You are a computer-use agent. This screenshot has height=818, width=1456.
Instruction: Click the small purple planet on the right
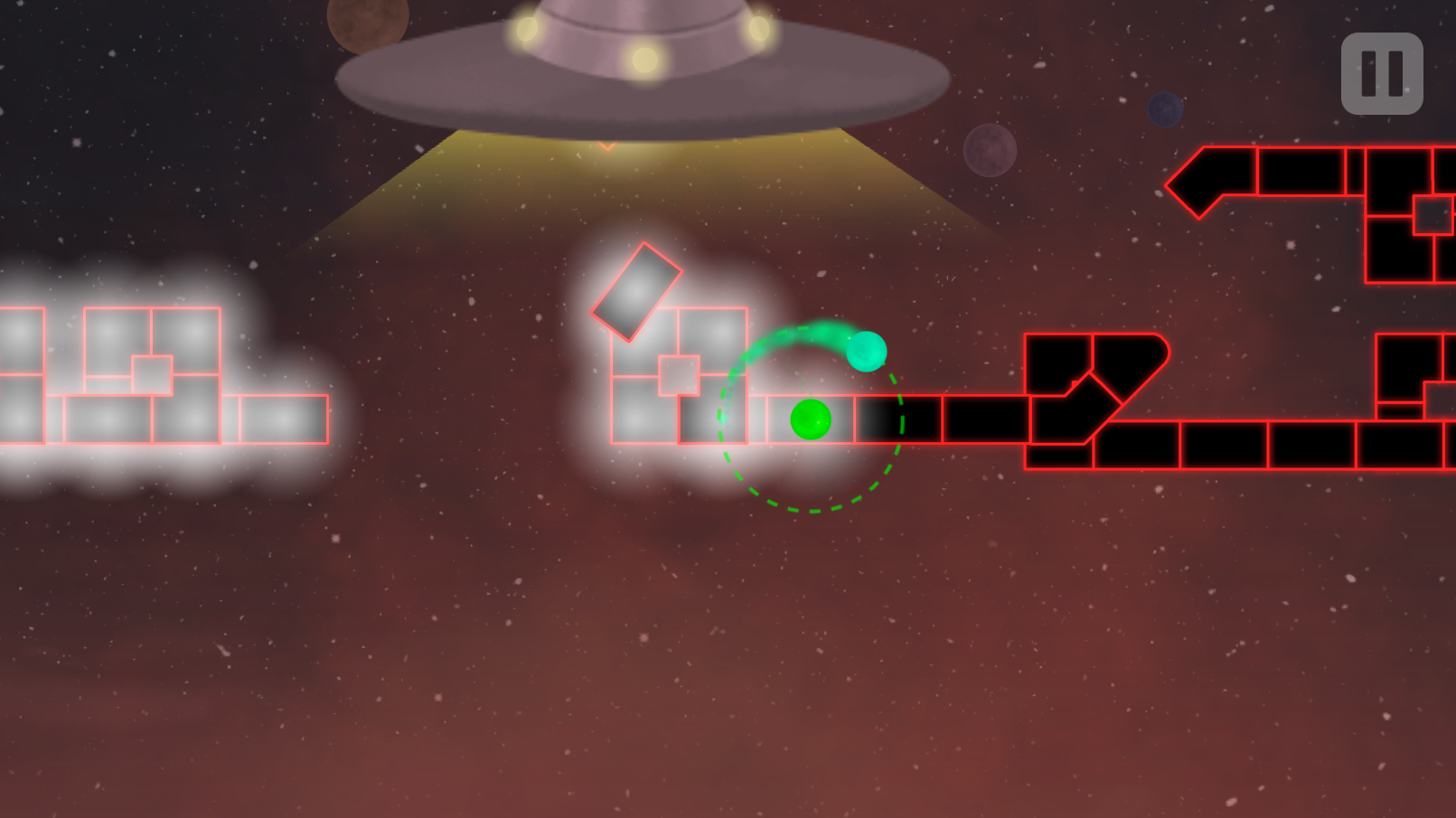click(1164, 111)
